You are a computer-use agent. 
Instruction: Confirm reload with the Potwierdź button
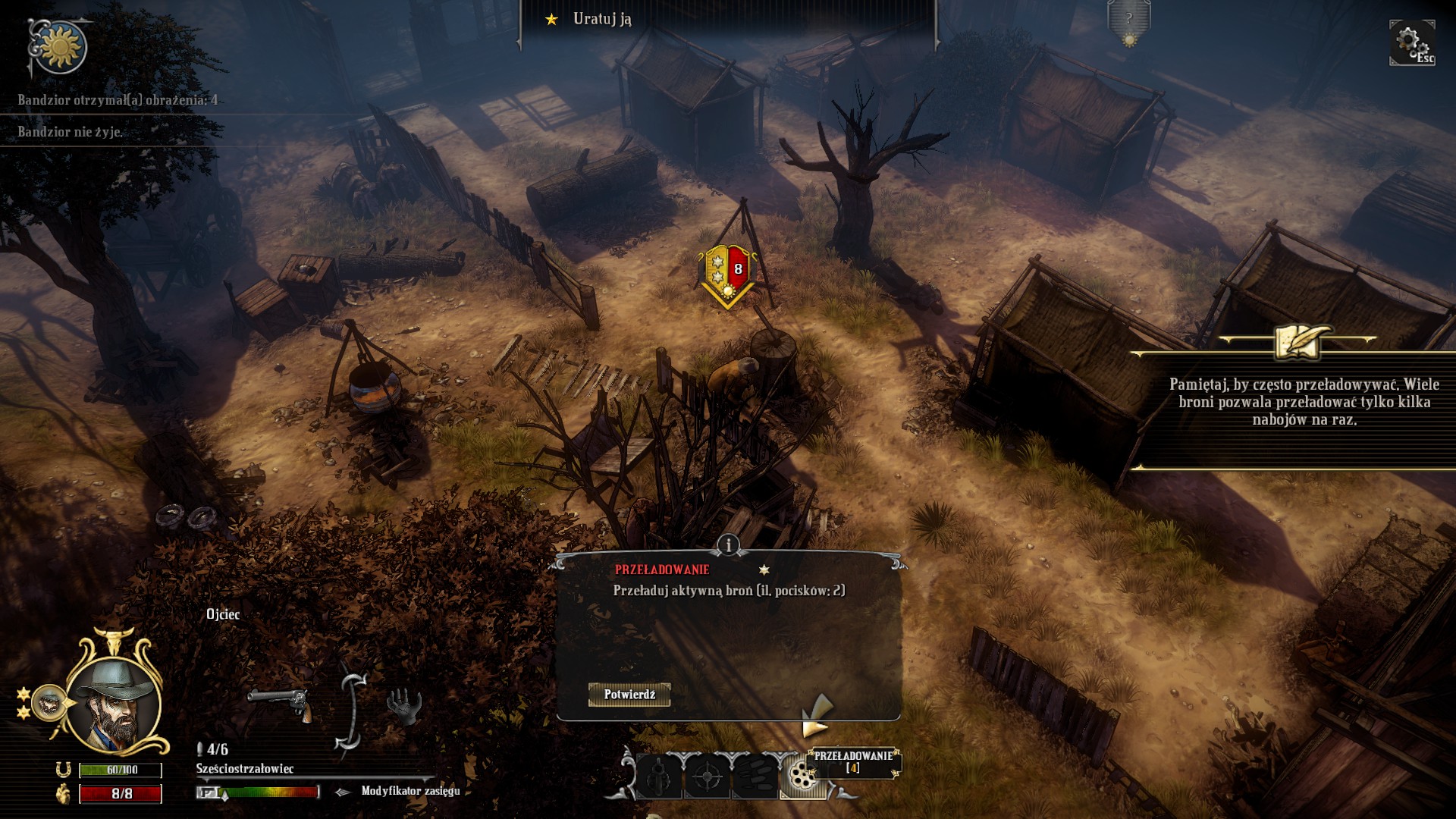point(629,695)
